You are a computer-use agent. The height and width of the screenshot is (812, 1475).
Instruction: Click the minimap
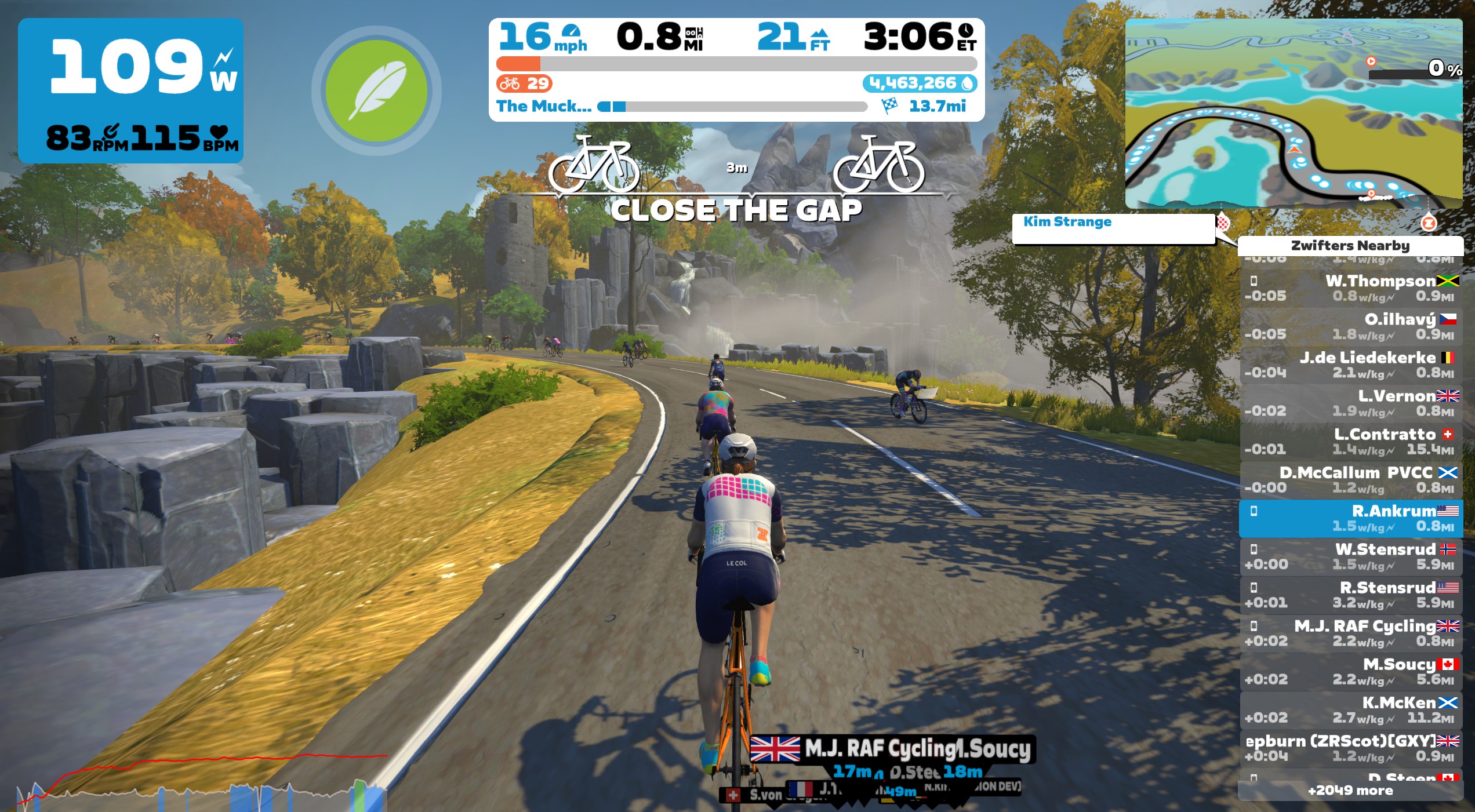click(x=1293, y=113)
